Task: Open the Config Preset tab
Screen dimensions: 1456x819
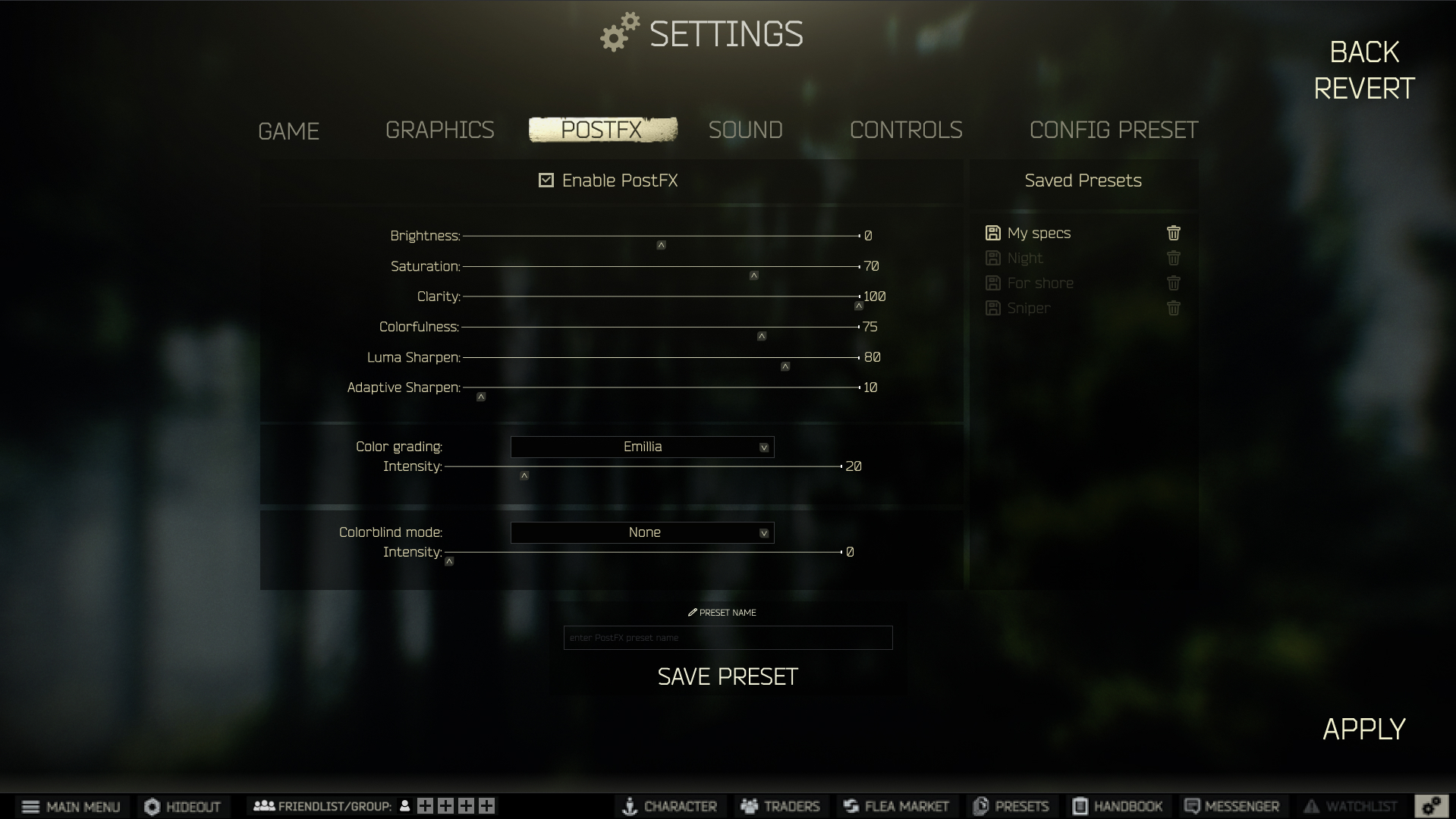Action: (1113, 130)
